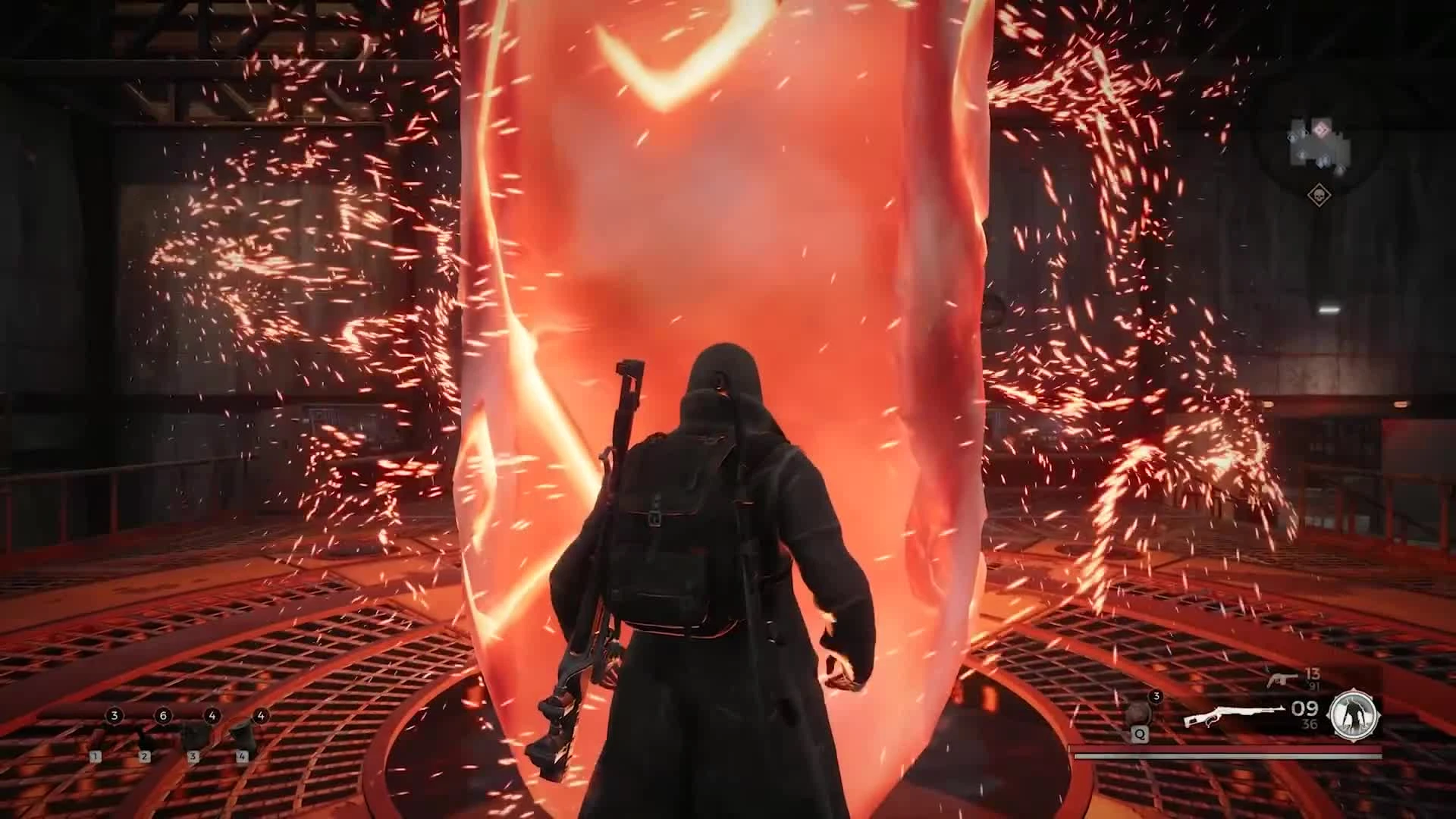Select the Q quick-use relic icon
Viewport: 1456px width, 819px height.
pyautogui.click(x=1138, y=714)
